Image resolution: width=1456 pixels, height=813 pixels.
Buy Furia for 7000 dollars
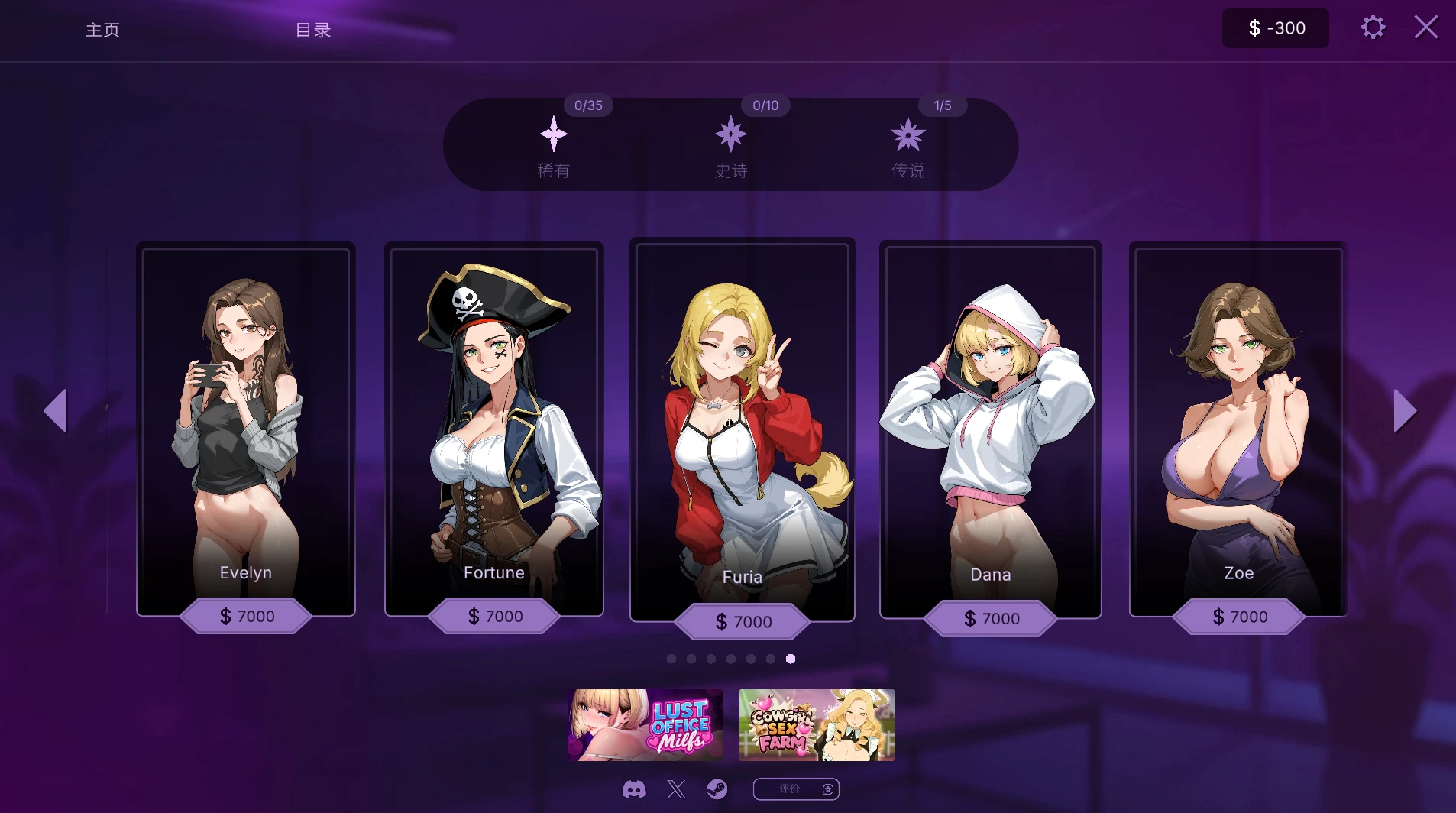[x=742, y=621]
